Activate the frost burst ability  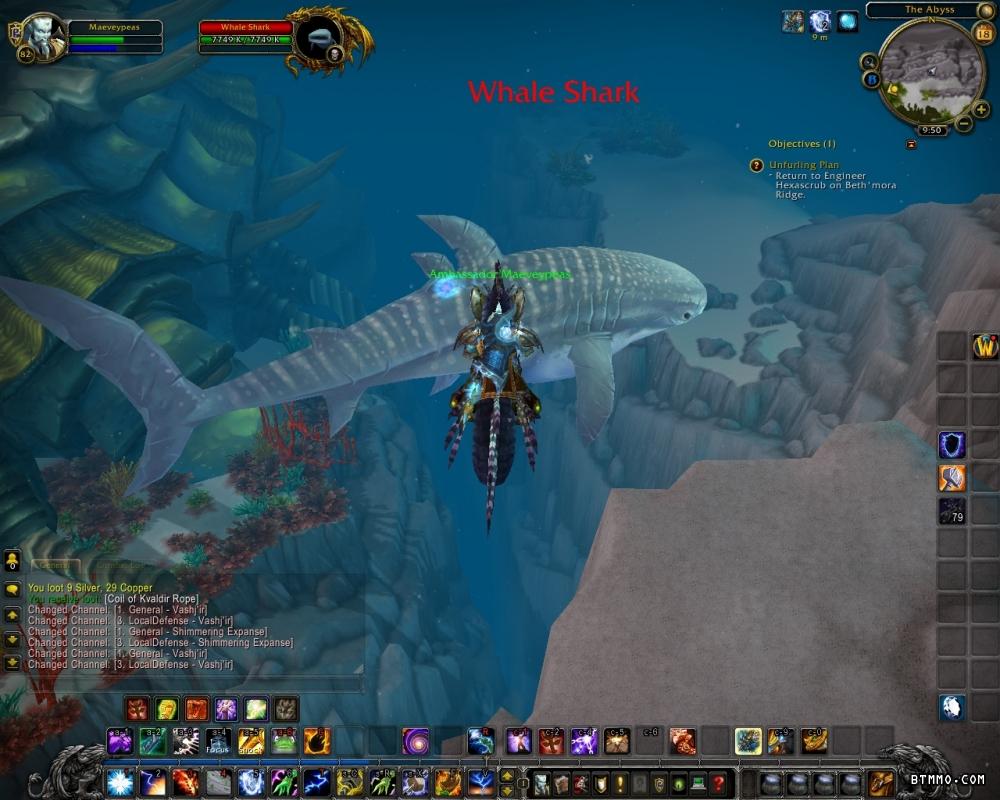click(118, 782)
